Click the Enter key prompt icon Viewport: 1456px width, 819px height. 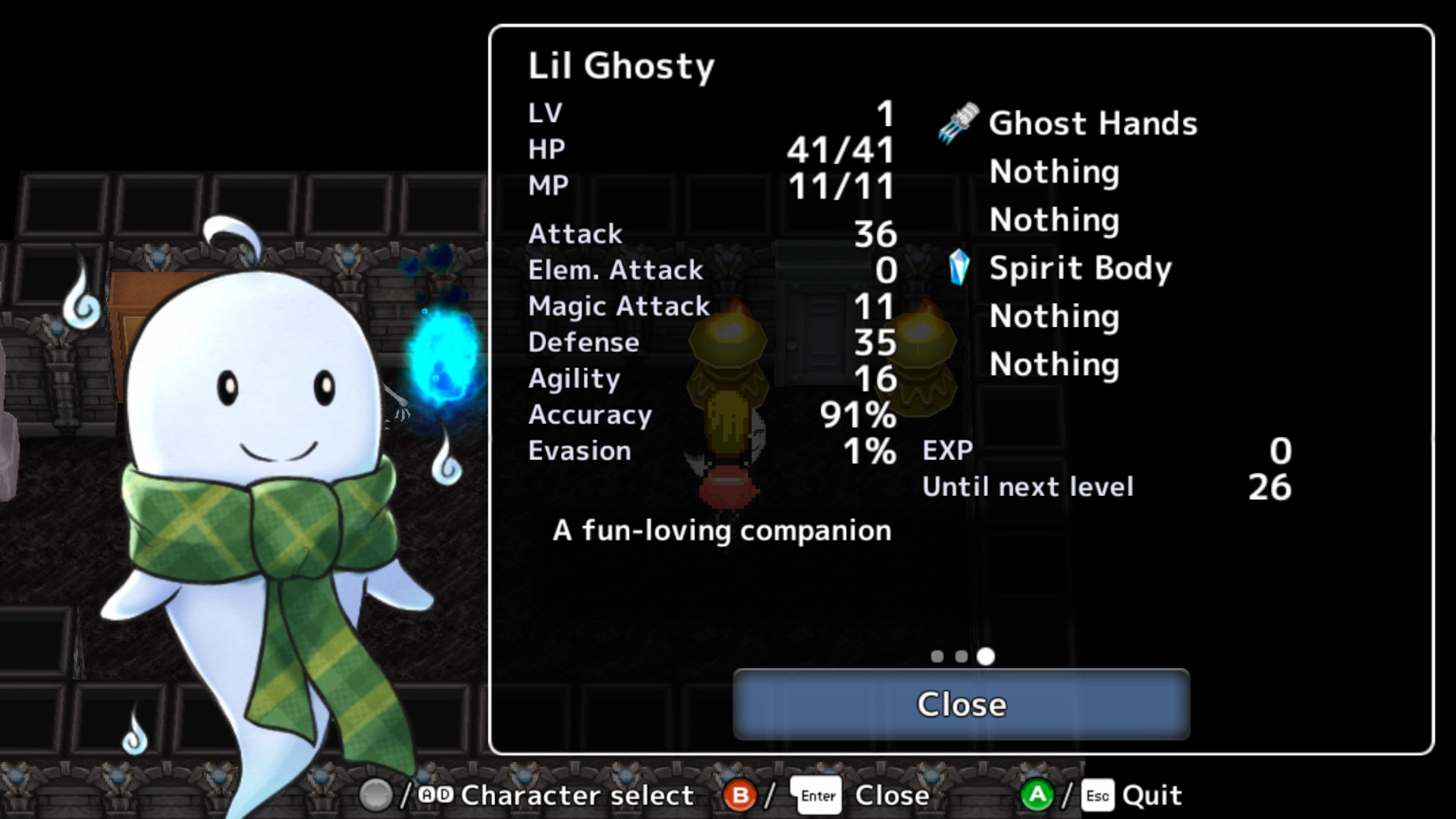pos(817,795)
